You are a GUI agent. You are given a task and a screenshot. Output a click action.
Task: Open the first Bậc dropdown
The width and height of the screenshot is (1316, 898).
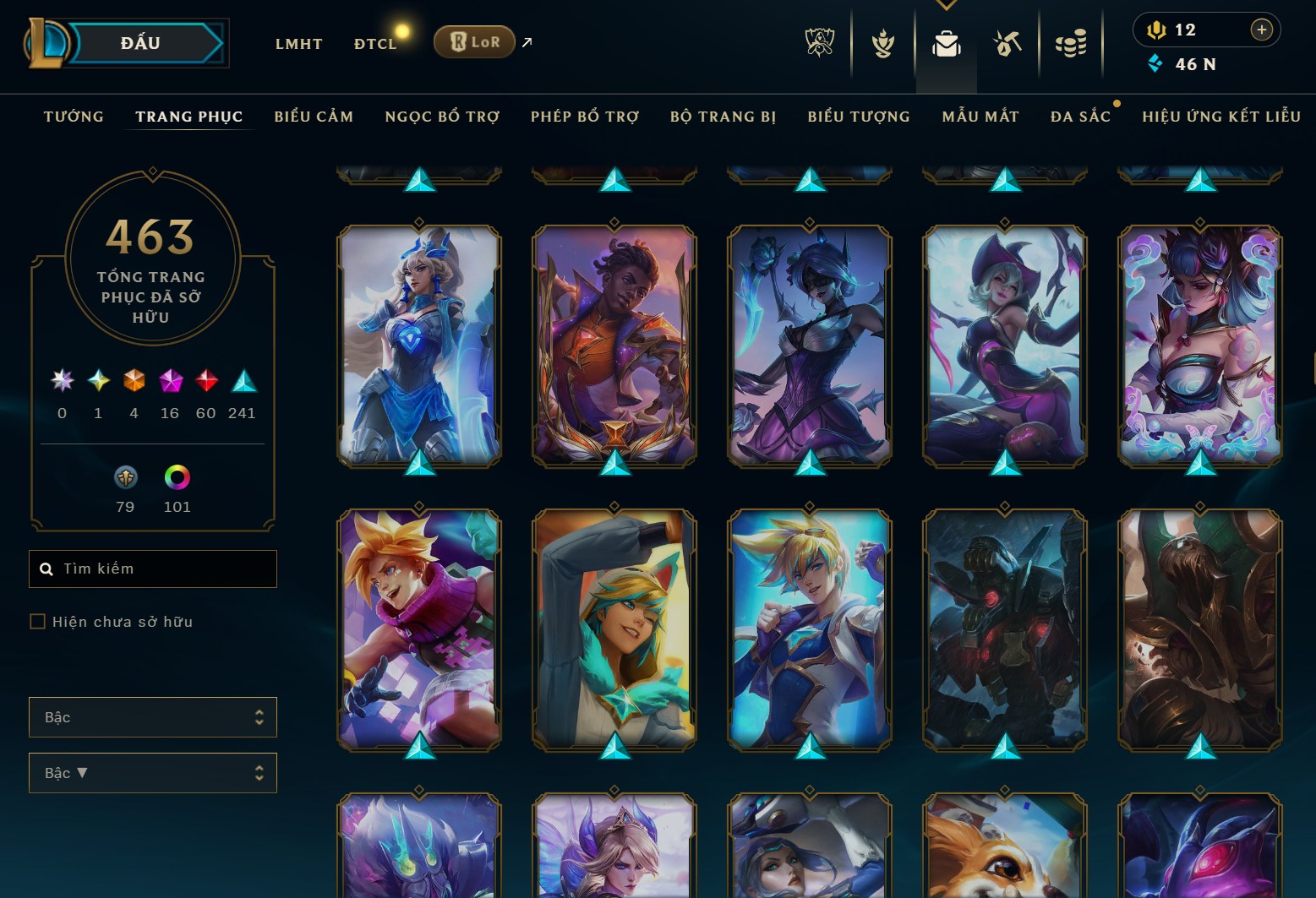coord(153,716)
